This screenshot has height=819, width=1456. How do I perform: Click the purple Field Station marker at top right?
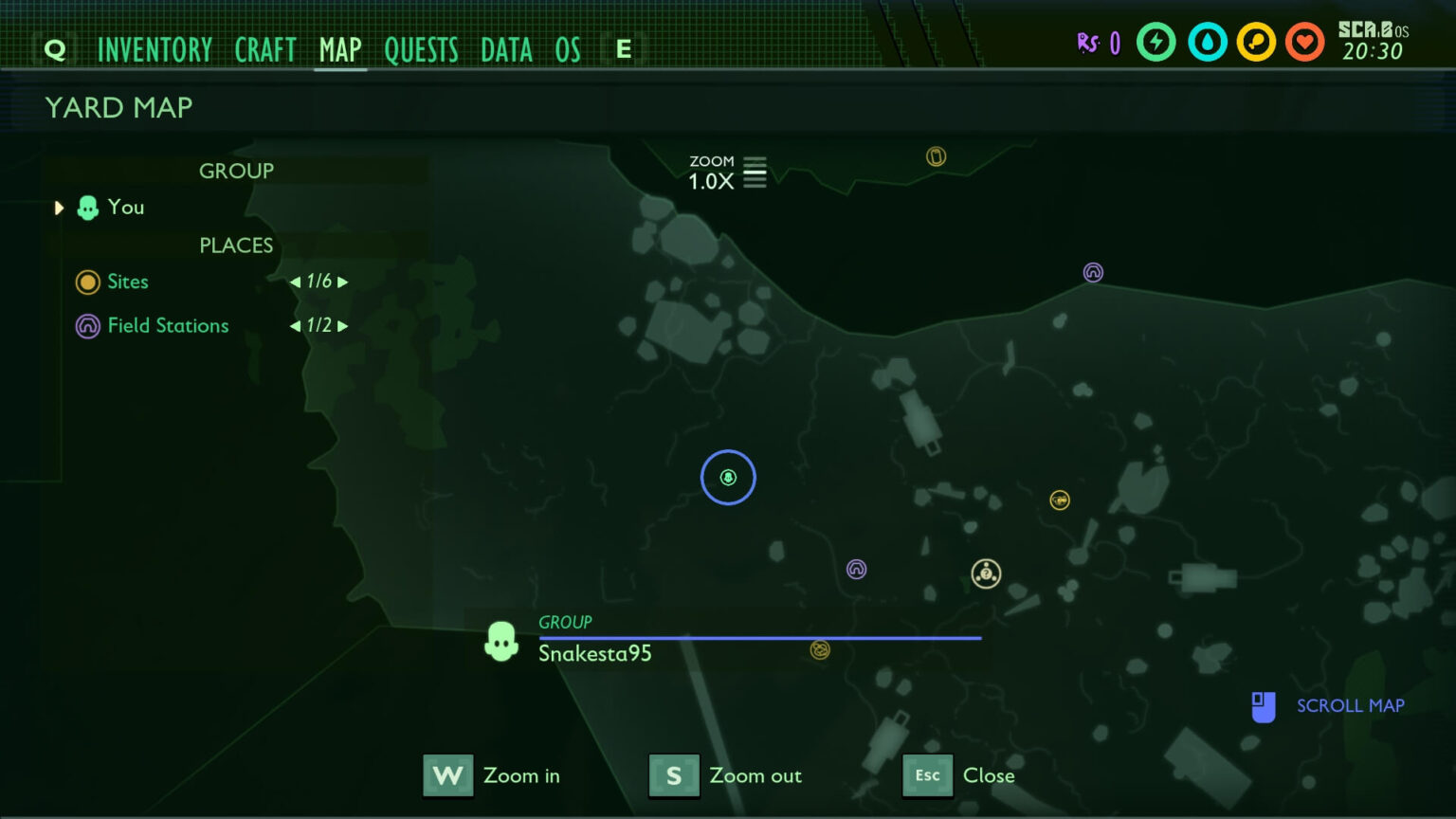point(1092,272)
